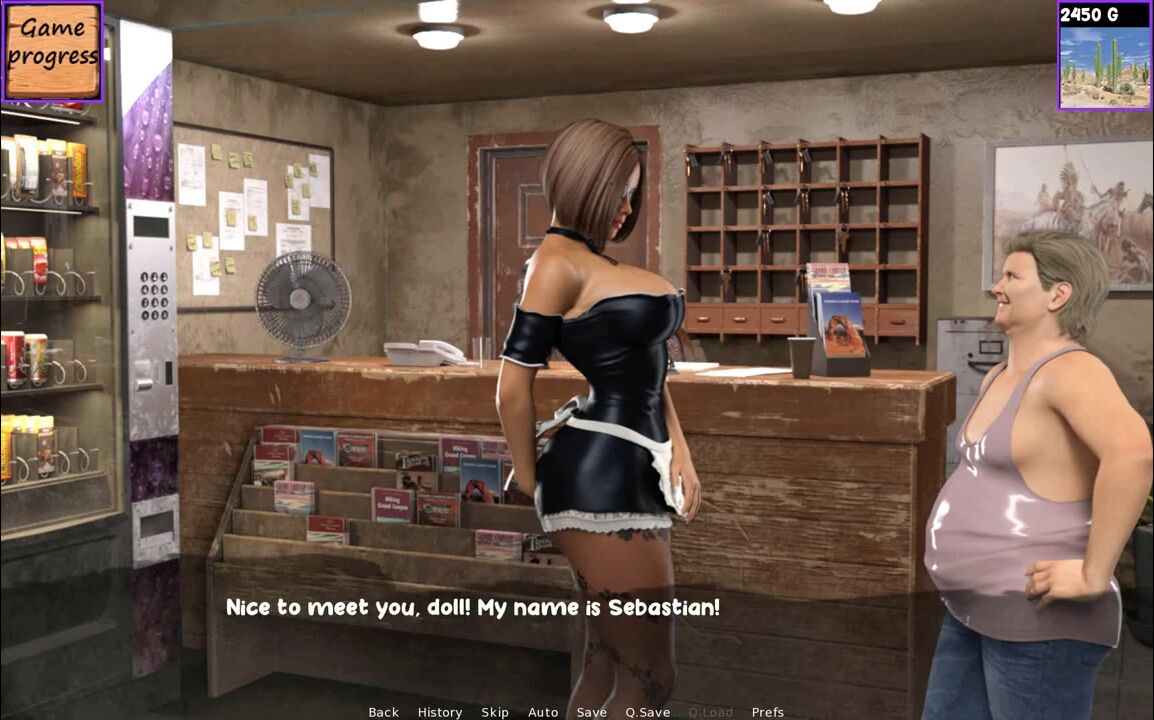This screenshot has height=720, width=1154.
Task: Open the Game progress wooden sign
Action: (x=52, y=51)
